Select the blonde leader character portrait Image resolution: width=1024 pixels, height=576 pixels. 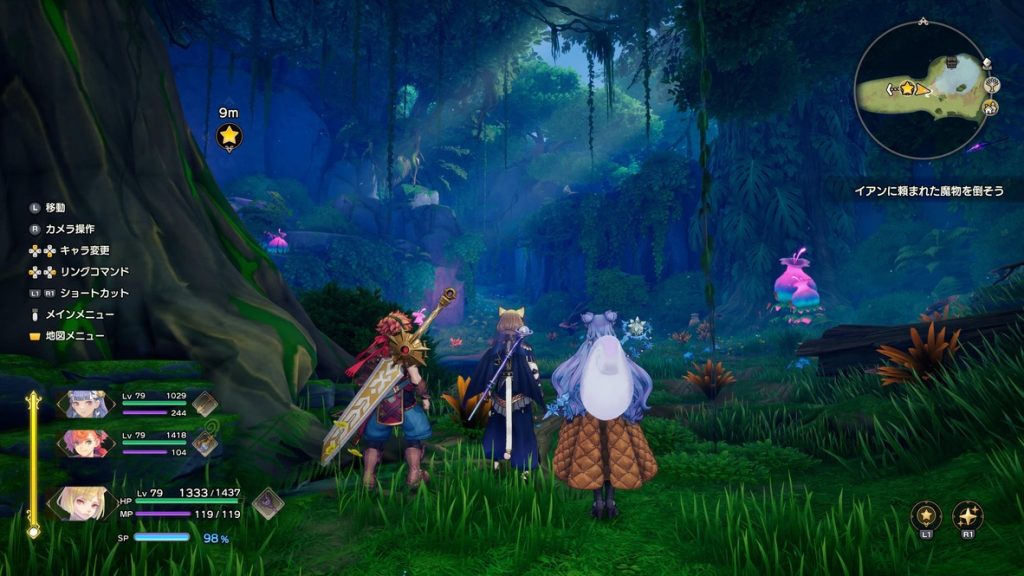pyautogui.click(x=78, y=503)
